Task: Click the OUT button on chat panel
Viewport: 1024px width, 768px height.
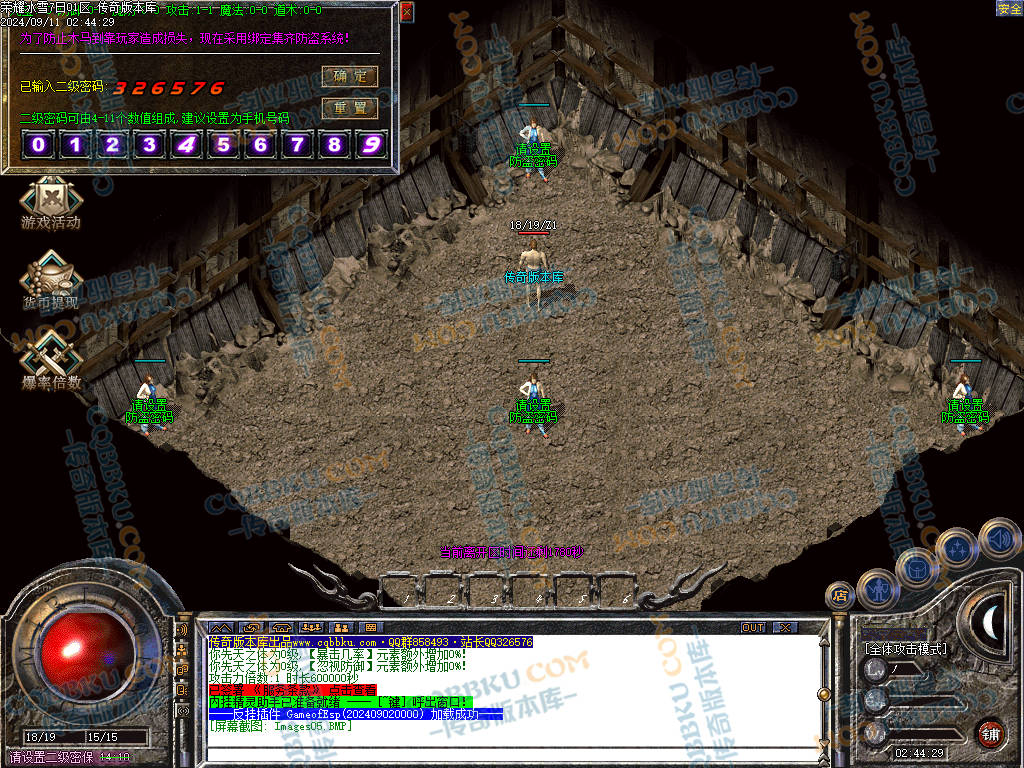Action: tap(753, 627)
